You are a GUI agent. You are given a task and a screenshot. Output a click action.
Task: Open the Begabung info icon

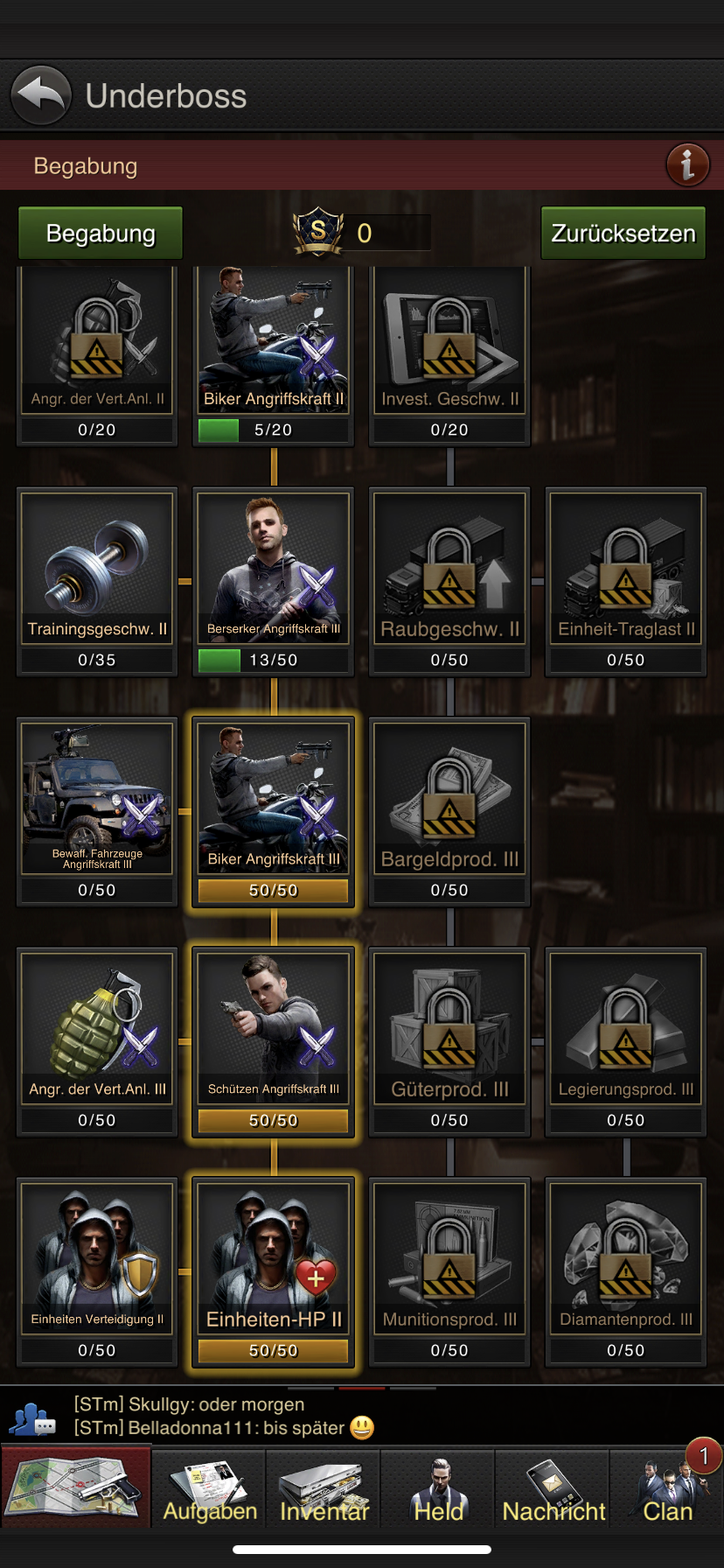687,164
